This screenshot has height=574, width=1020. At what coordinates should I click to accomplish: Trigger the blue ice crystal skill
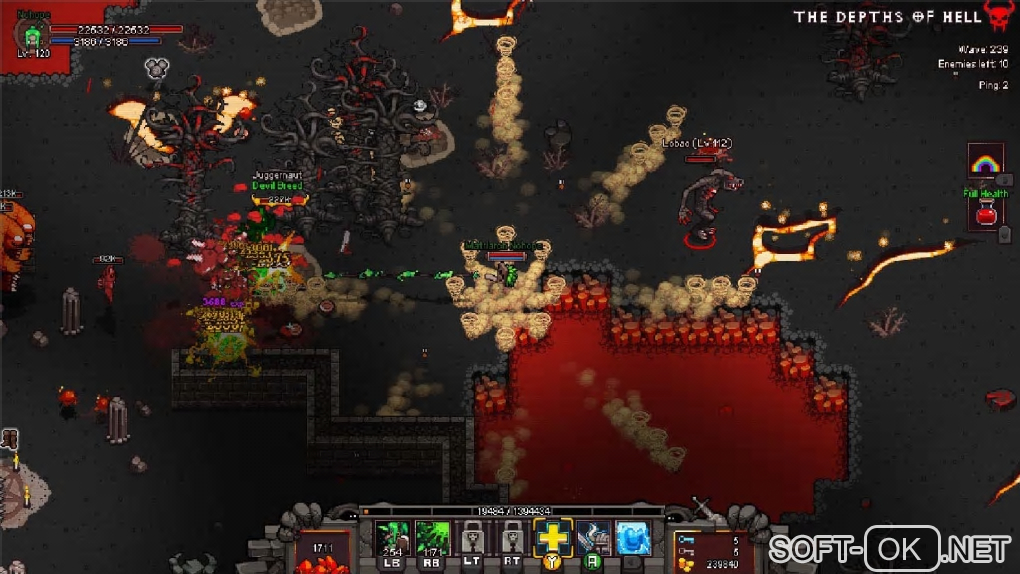click(632, 538)
